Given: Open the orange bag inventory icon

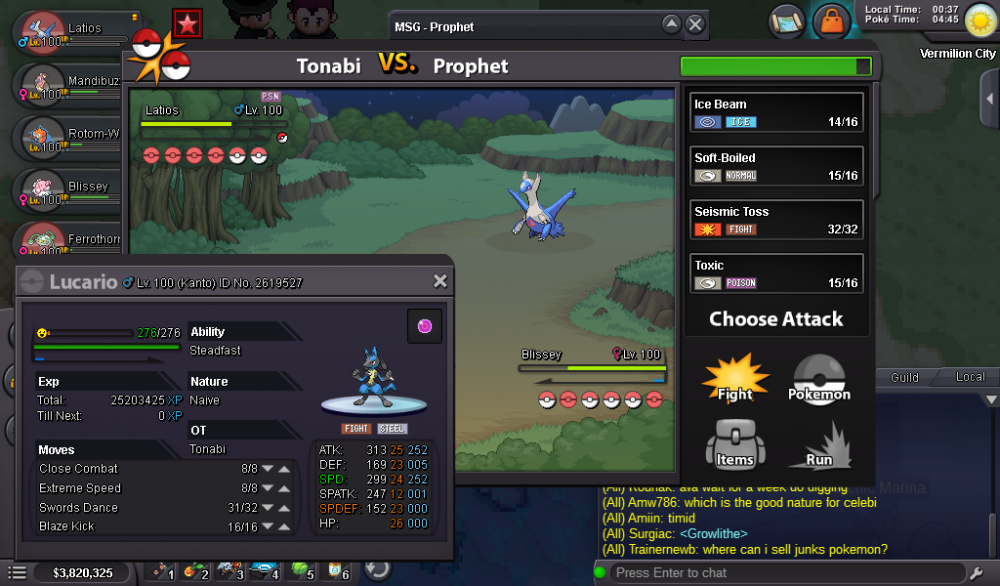Looking at the screenshot, I should [x=831, y=20].
